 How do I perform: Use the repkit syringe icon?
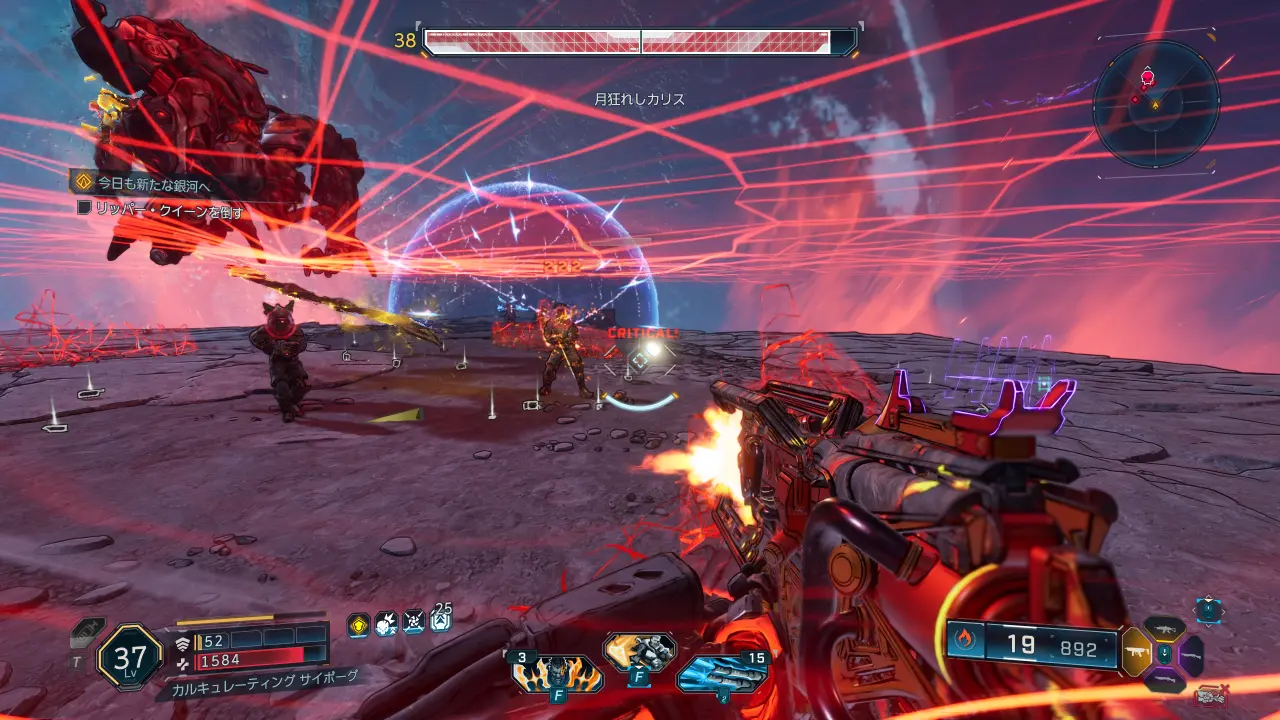[x=88, y=633]
